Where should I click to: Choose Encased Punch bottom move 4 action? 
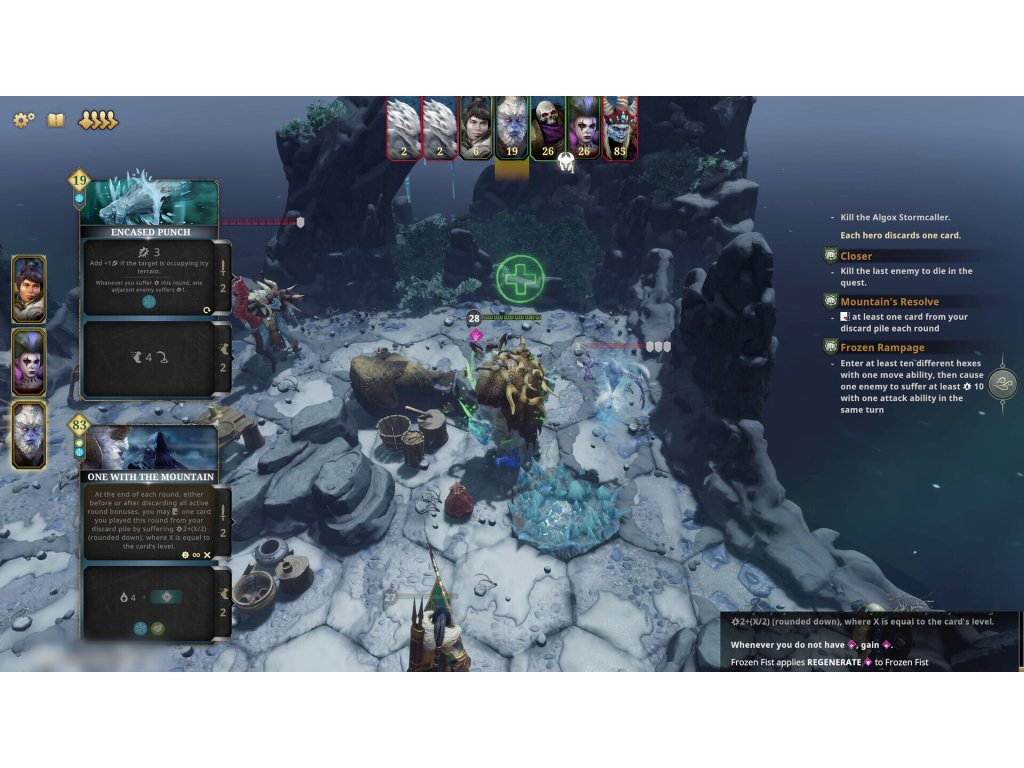(150, 359)
